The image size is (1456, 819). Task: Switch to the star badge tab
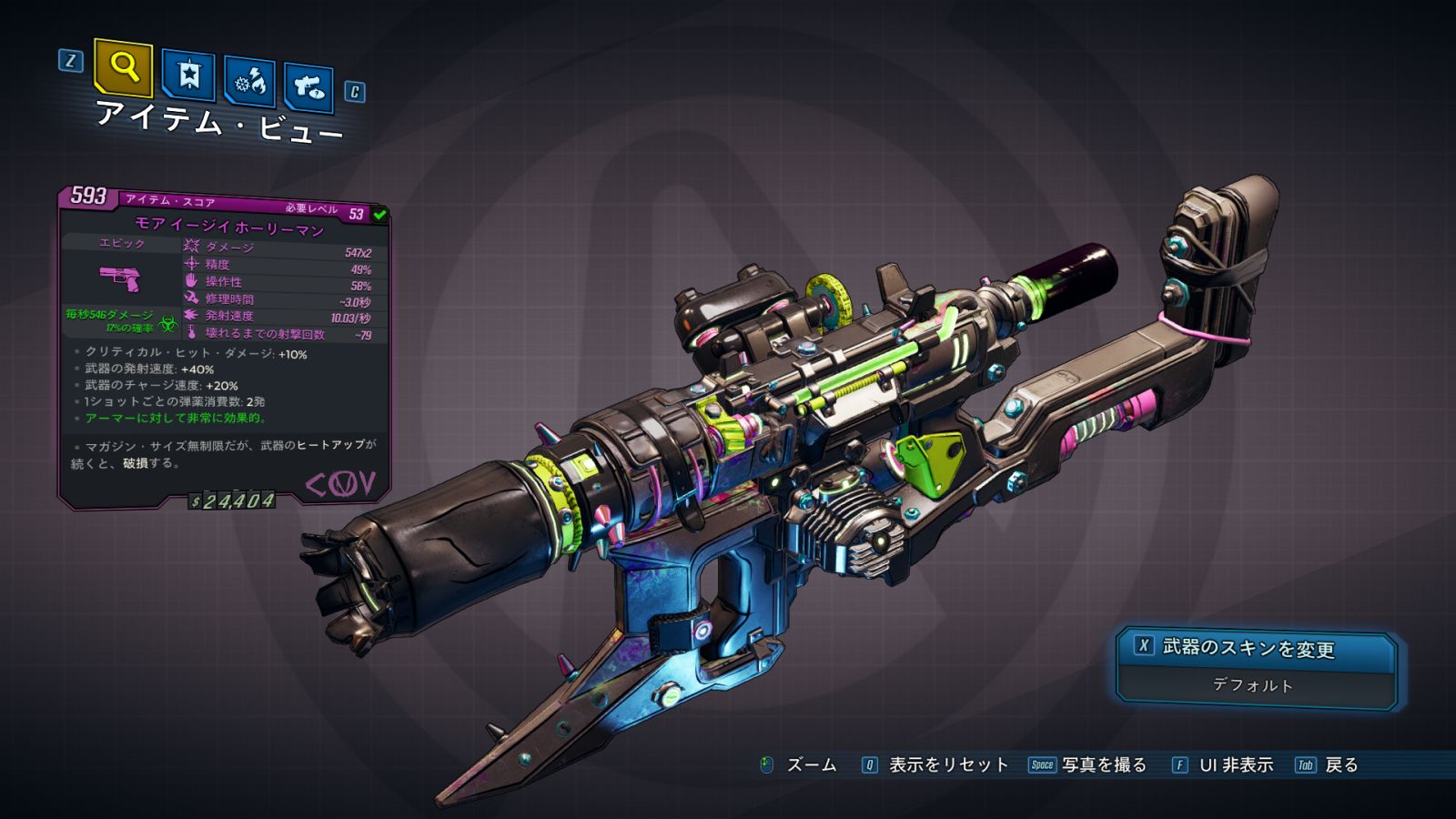[187, 76]
